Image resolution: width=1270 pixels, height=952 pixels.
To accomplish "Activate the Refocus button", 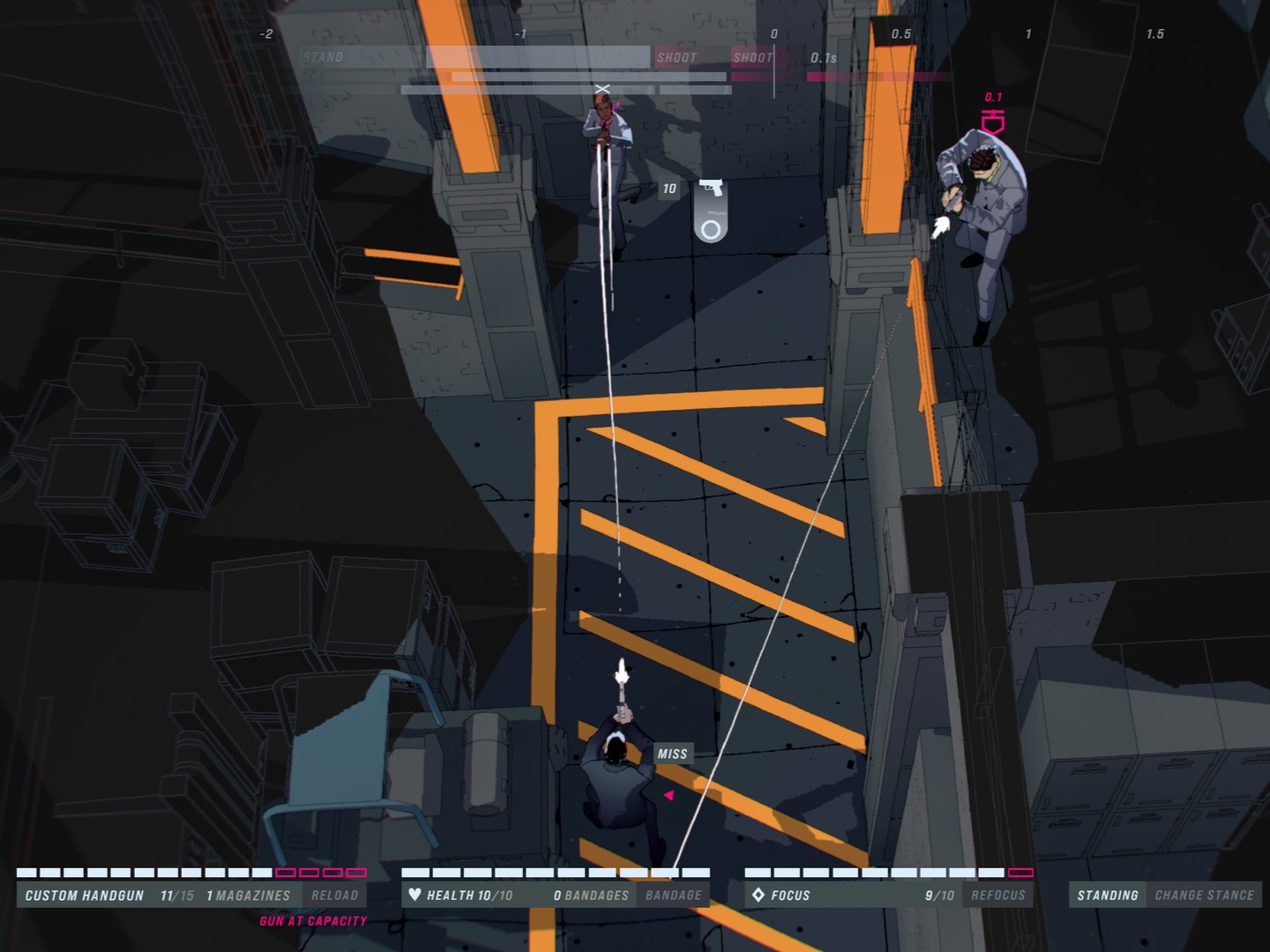I will pyautogui.click(x=998, y=895).
